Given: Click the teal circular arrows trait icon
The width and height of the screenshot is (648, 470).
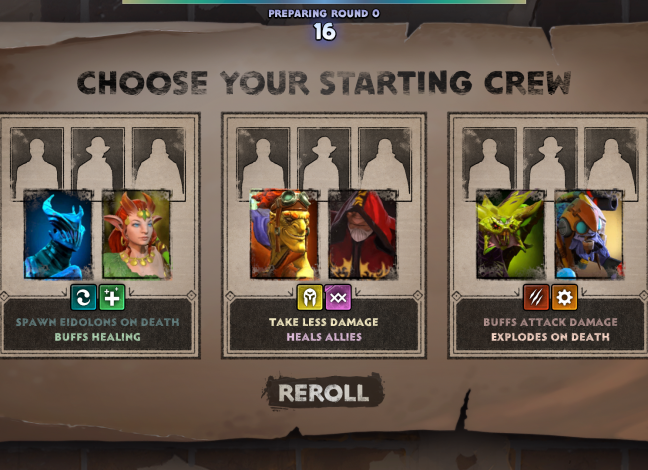Looking at the screenshot, I should point(84,298).
